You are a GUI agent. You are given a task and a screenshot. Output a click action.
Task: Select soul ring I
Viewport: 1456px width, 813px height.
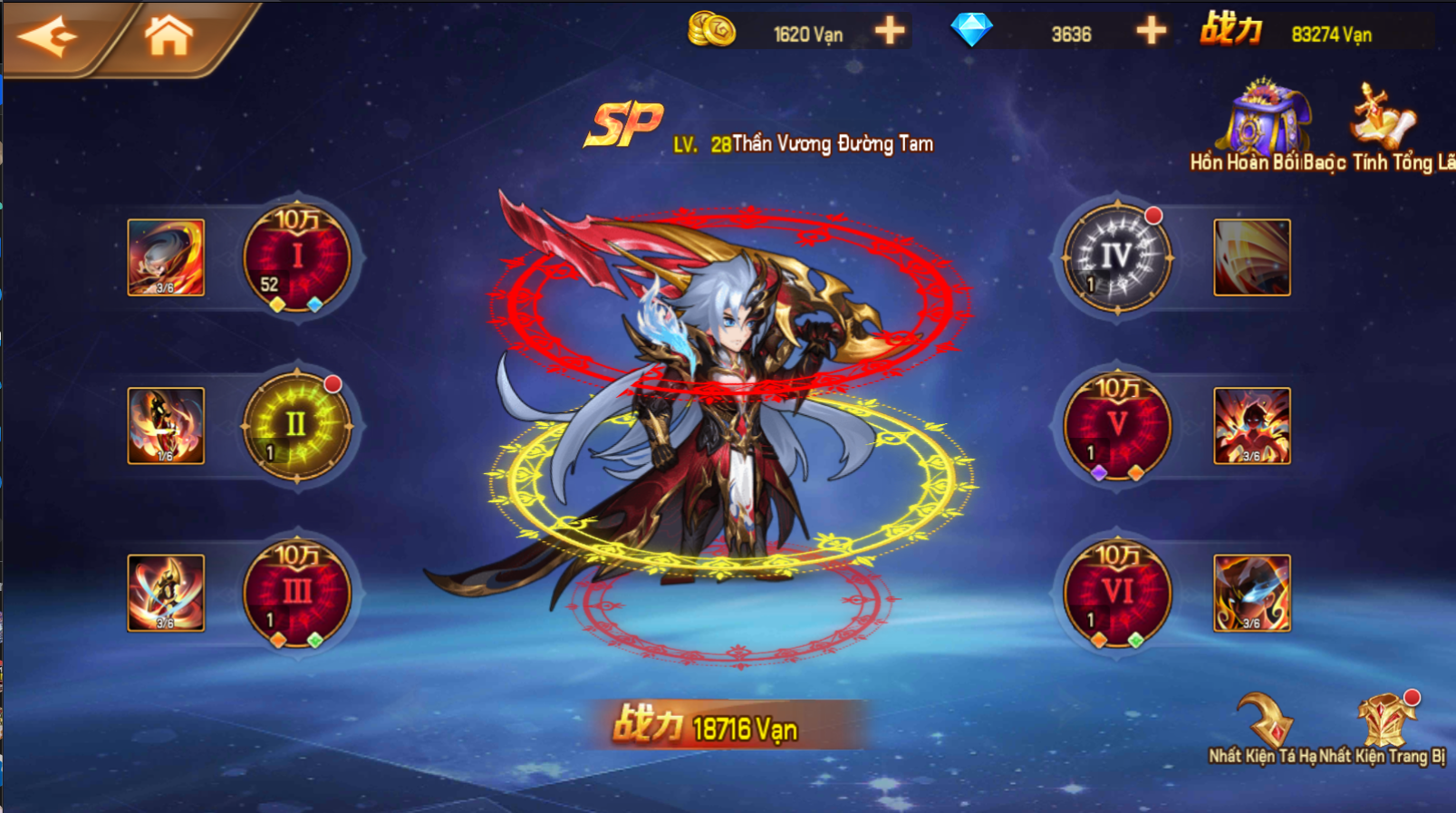coord(296,258)
